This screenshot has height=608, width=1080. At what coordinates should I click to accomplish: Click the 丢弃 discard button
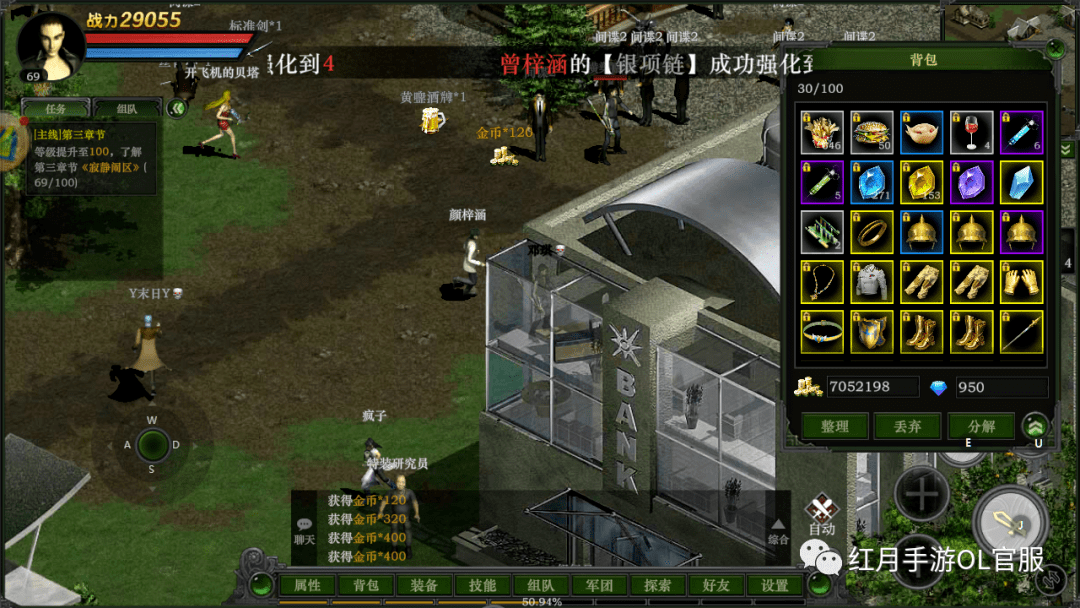(x=907, y=426)
